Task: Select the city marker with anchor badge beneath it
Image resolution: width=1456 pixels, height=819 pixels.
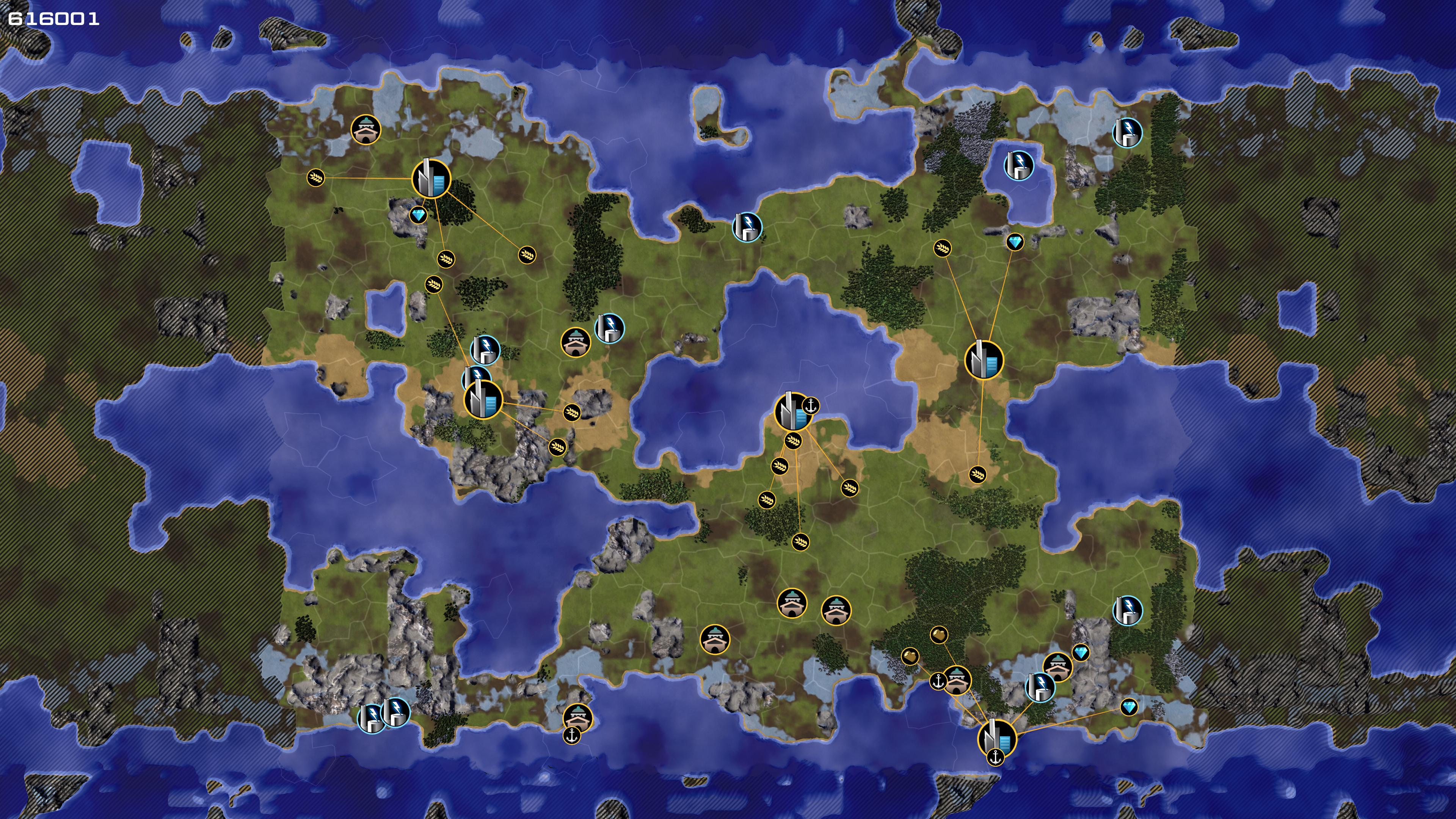Action: (996, 737)
